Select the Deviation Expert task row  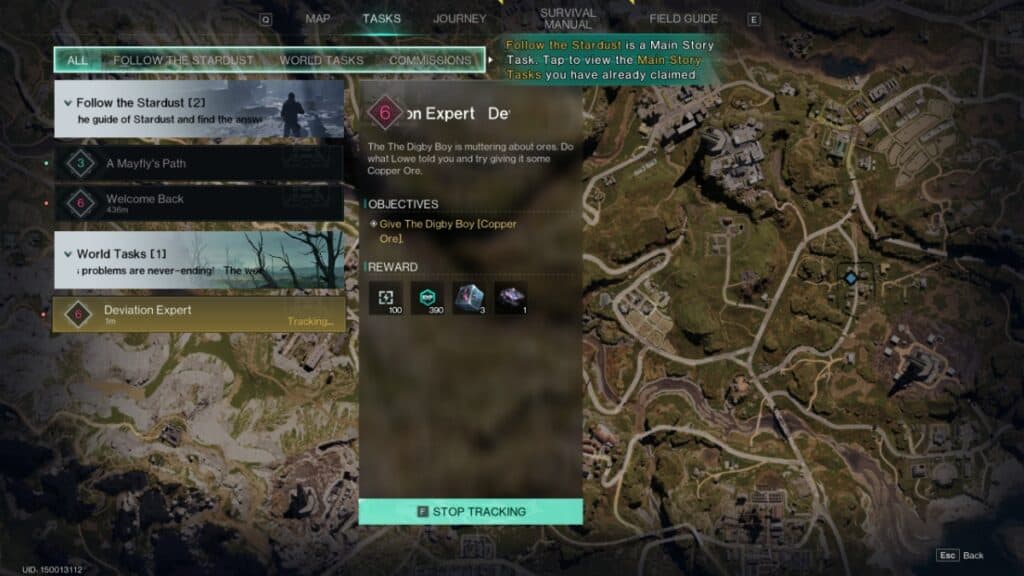200,314
